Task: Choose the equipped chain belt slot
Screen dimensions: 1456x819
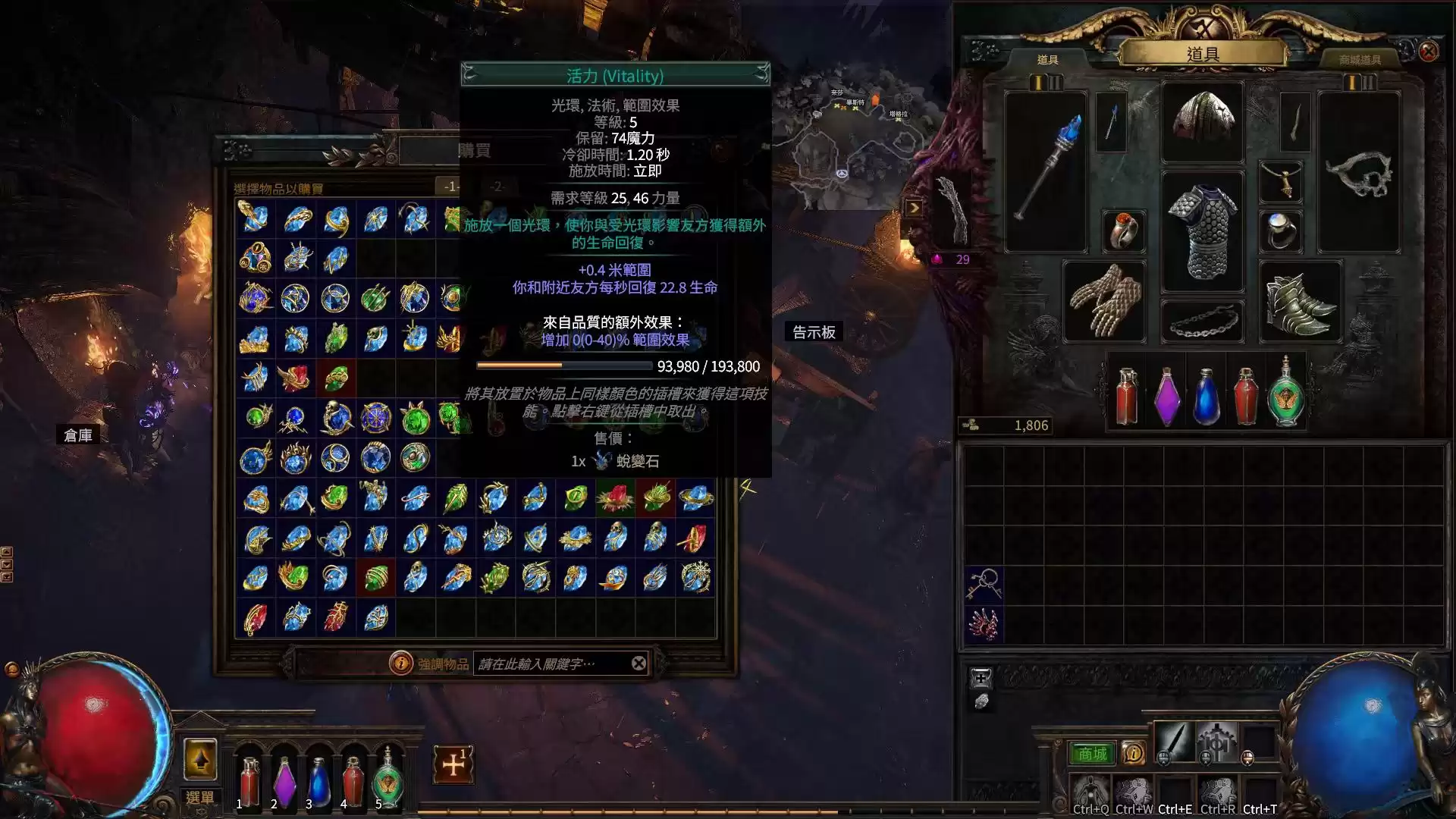Action: [x=1203, y=322]
